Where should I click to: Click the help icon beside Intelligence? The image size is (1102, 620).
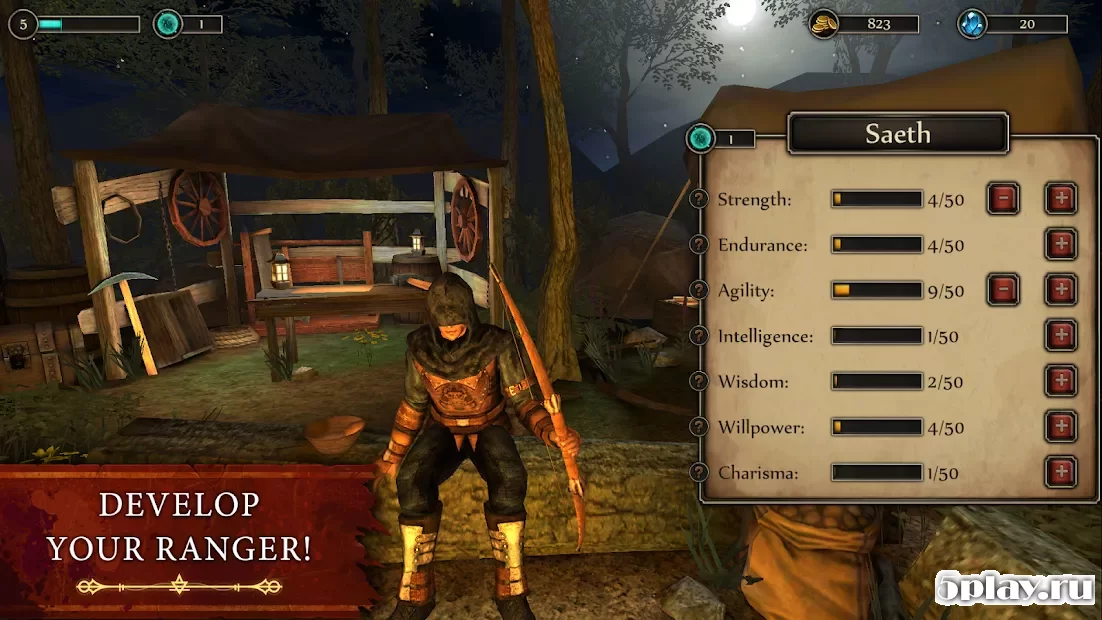[x=700, y=336]
